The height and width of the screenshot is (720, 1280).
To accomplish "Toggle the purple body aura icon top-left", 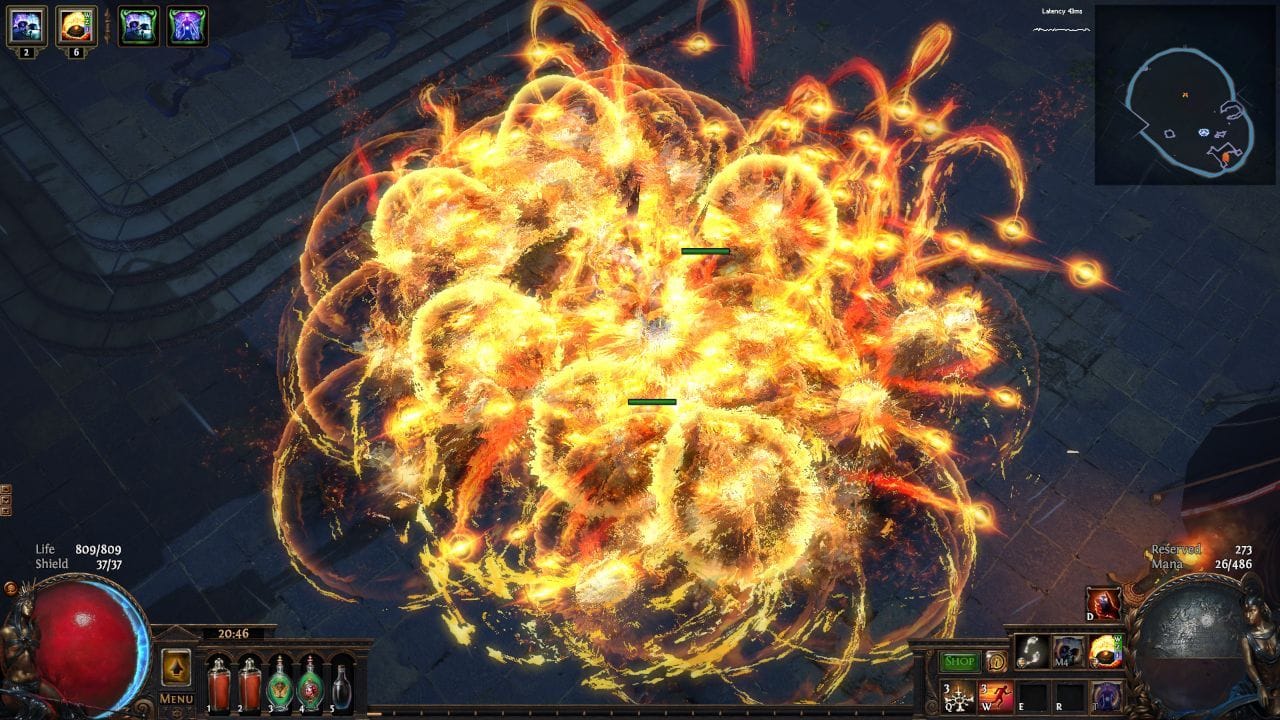I will pyautogui.click(x=186, y=25).
